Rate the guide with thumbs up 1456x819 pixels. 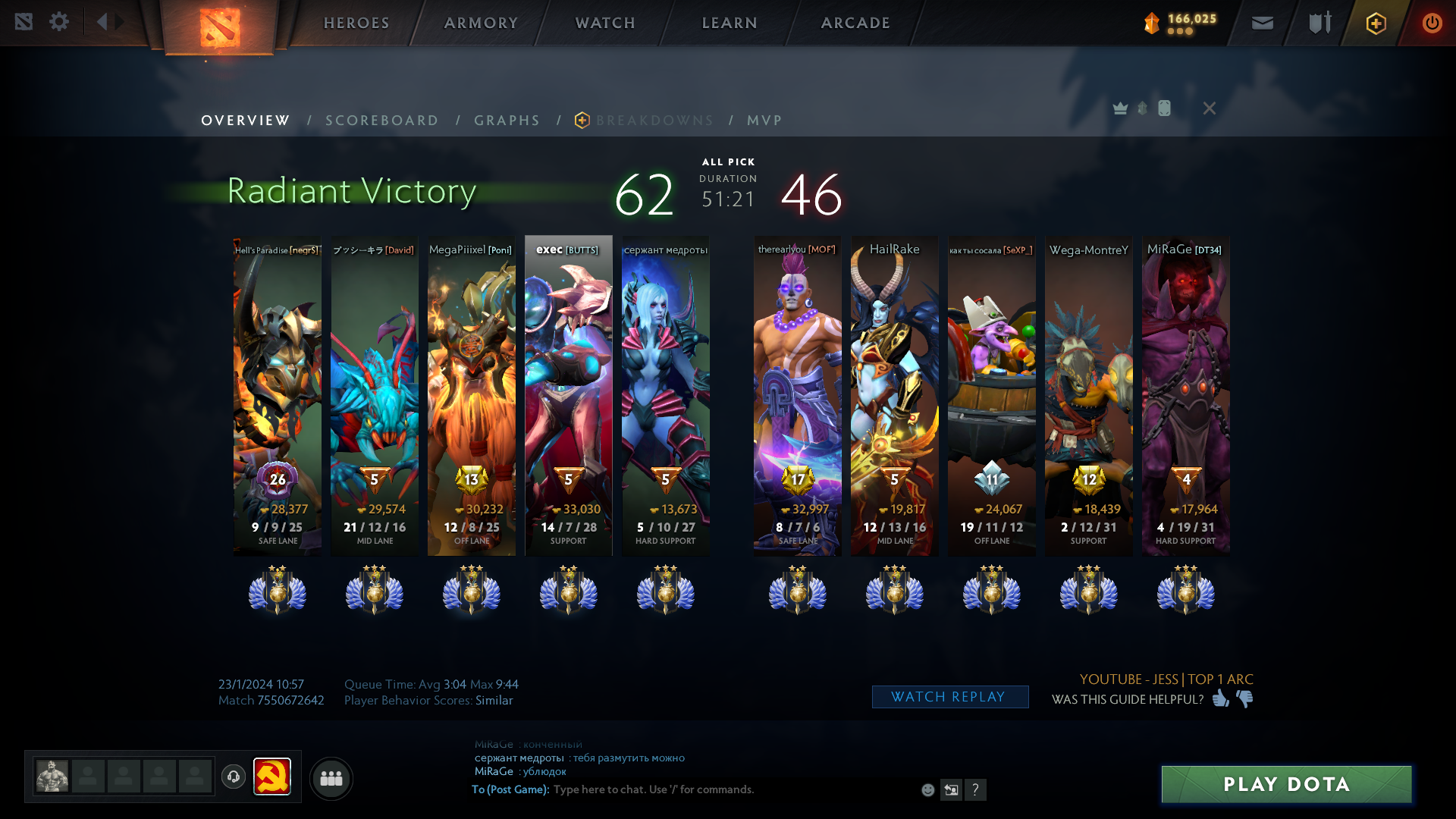[1220, 698]
